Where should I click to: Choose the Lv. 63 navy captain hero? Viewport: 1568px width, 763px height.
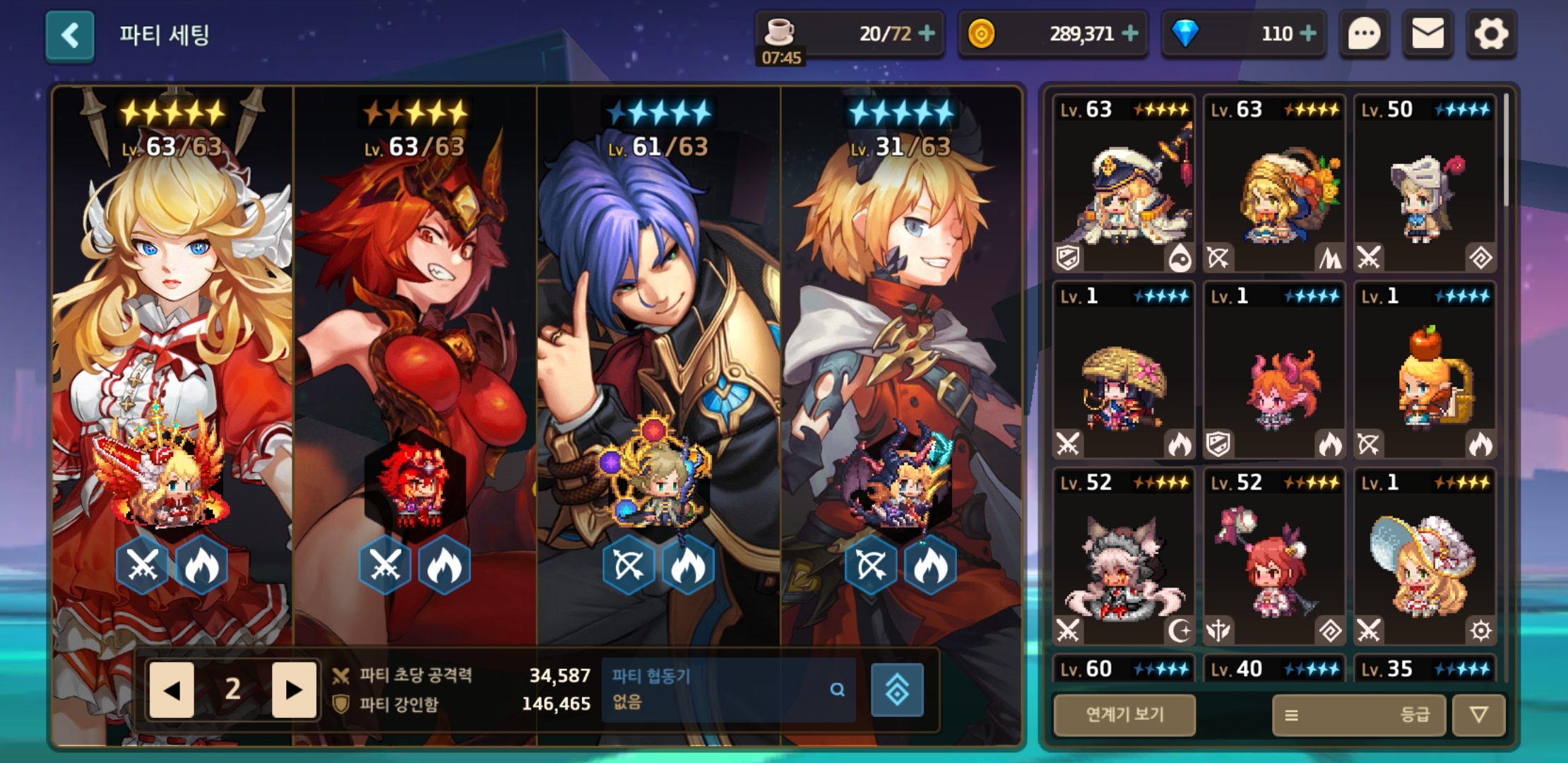tap(1124, 184)
